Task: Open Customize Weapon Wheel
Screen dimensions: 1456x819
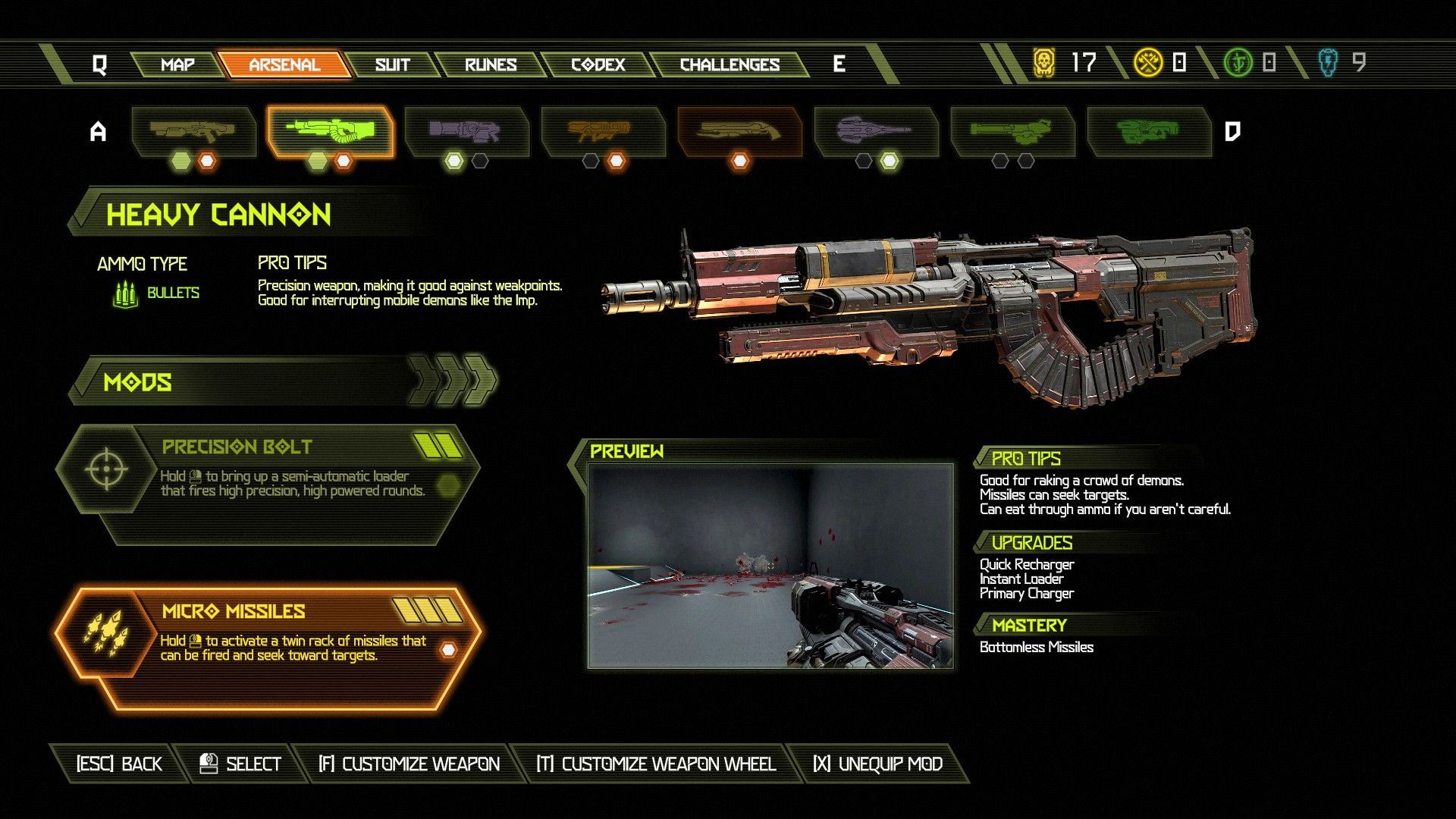Action: (656, 764)
